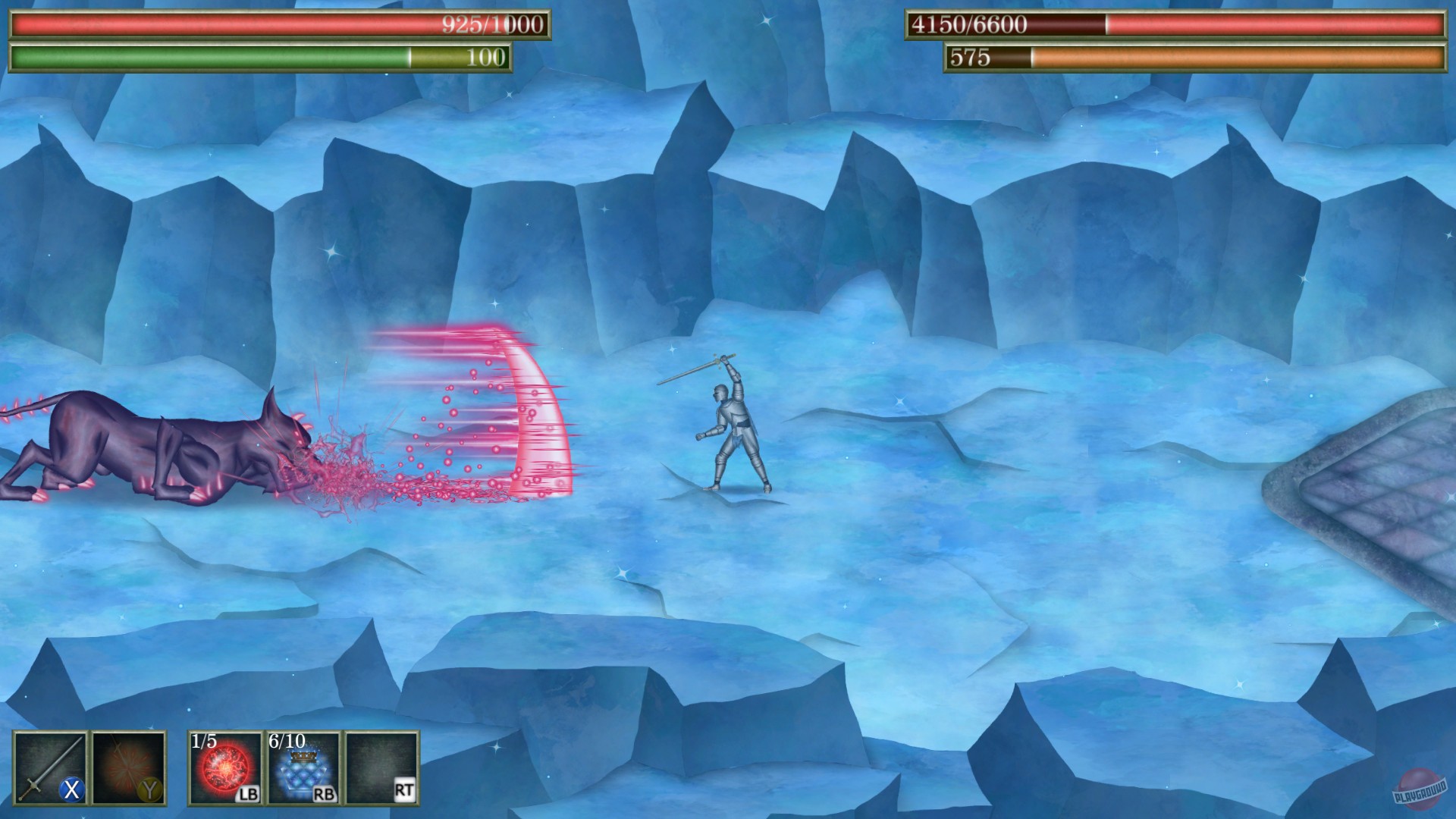Select the sword attack icon bound to X
This screenshot has width=1456, height=819.
click(x=49, y=766)
